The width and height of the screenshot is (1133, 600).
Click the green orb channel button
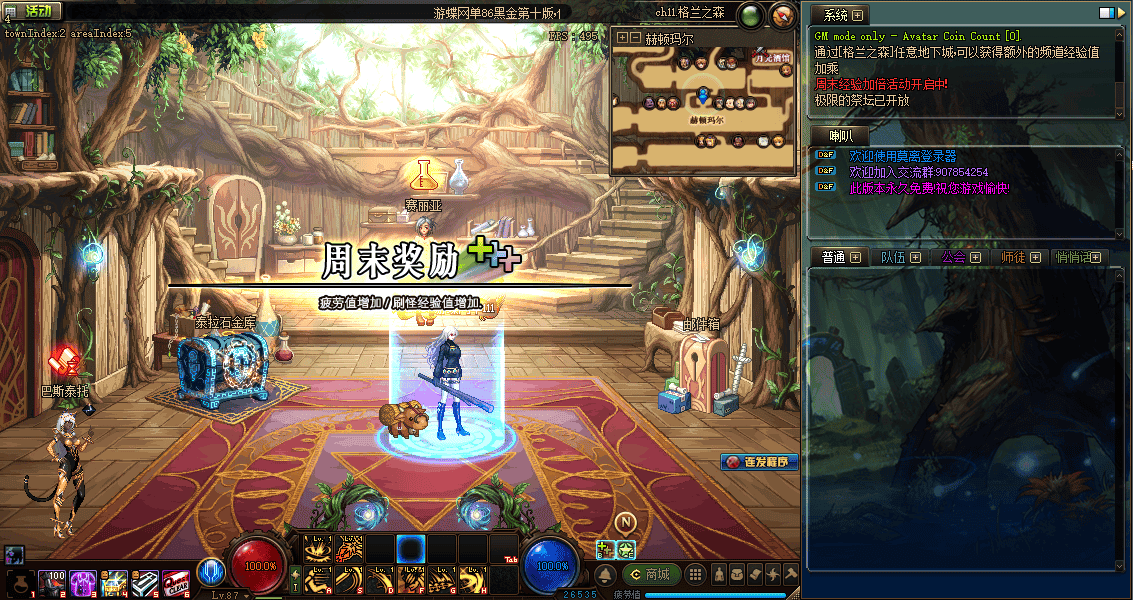pyautogui.click(x=750, y=15)
